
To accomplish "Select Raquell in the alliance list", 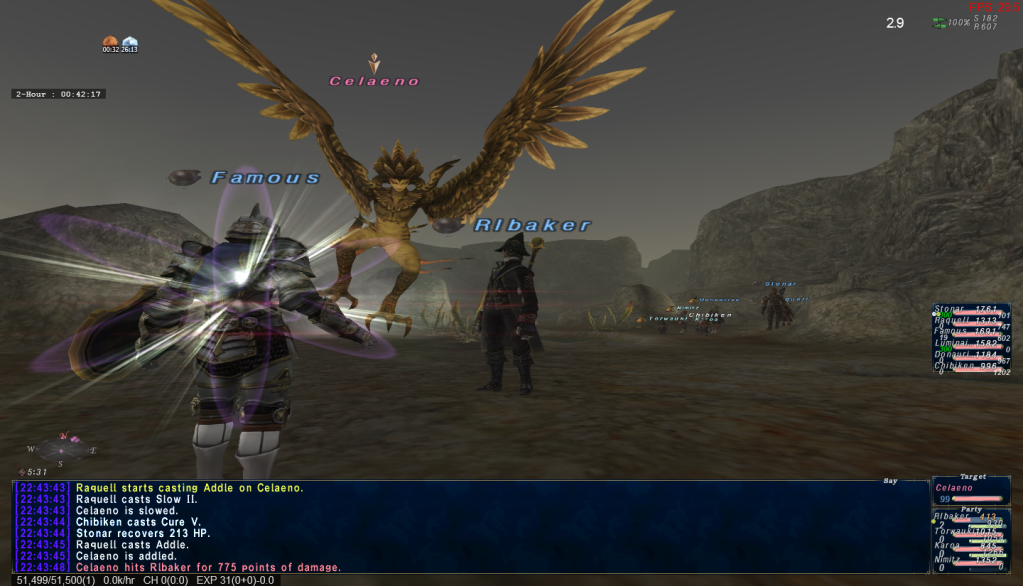I will pos(954,321).
